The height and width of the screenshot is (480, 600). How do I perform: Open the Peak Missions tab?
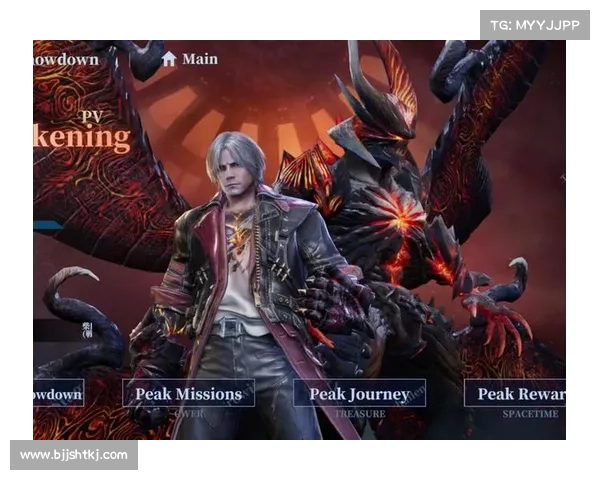[x=188, y=393]
